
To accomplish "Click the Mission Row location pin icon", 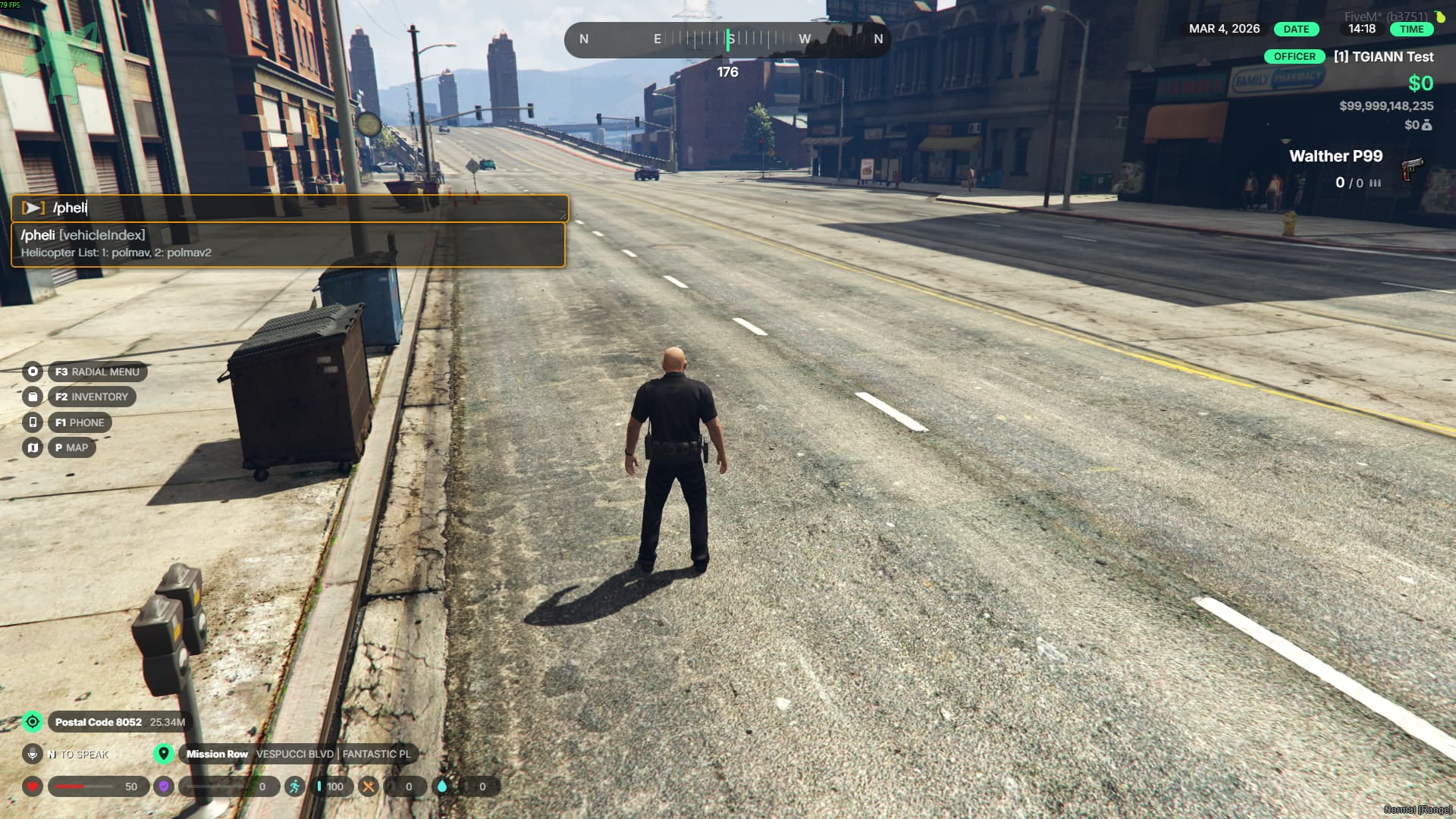I will pos(163,754).
